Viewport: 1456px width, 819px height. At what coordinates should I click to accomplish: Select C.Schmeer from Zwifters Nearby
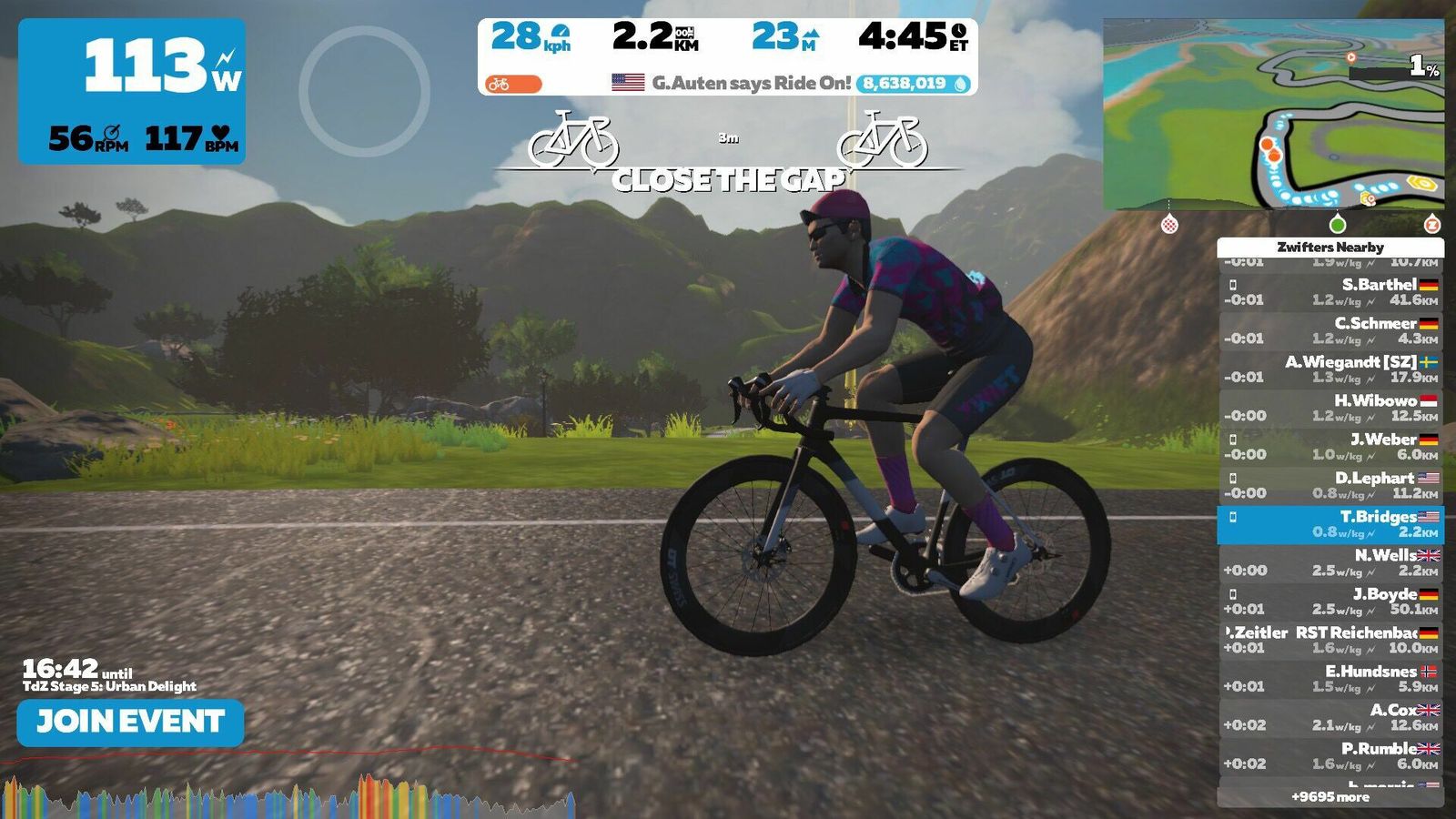(x=1330, y=330)
